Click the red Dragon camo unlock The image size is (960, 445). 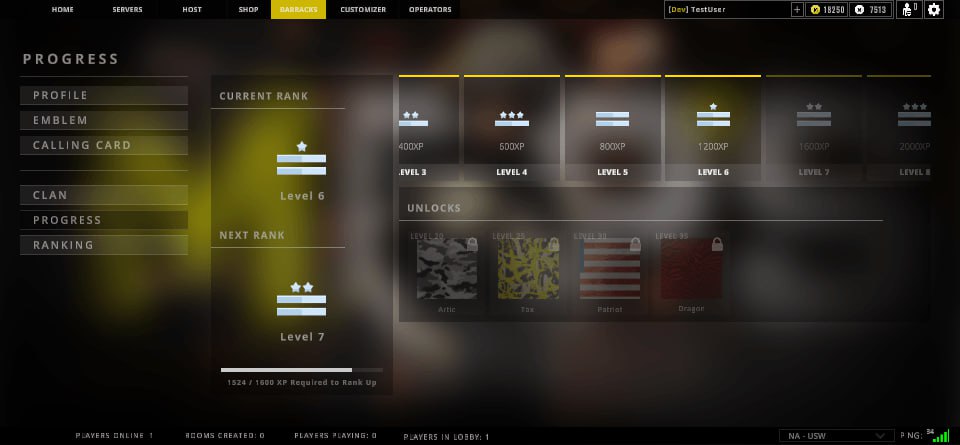pos(691,270)
